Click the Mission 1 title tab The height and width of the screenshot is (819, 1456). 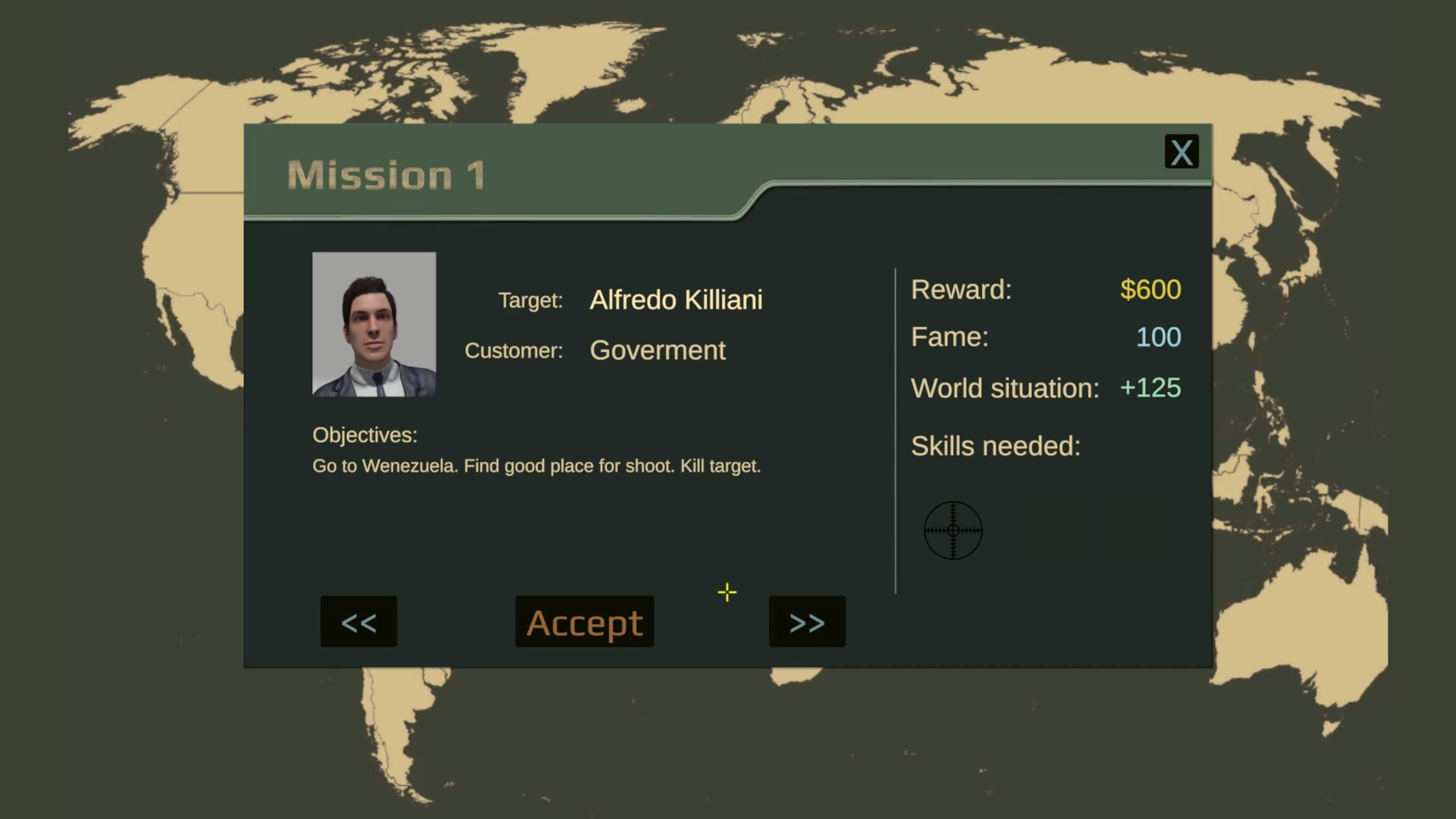387,174
